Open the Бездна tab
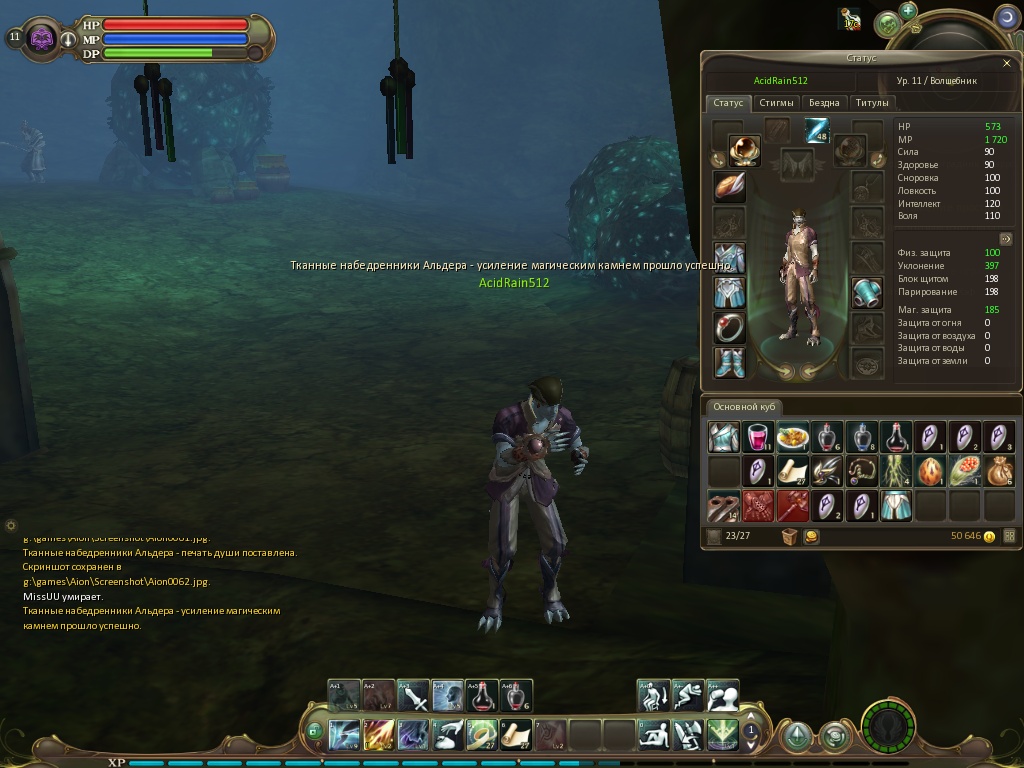This screenshot has width=1024, height=768. tap(824, 102)
